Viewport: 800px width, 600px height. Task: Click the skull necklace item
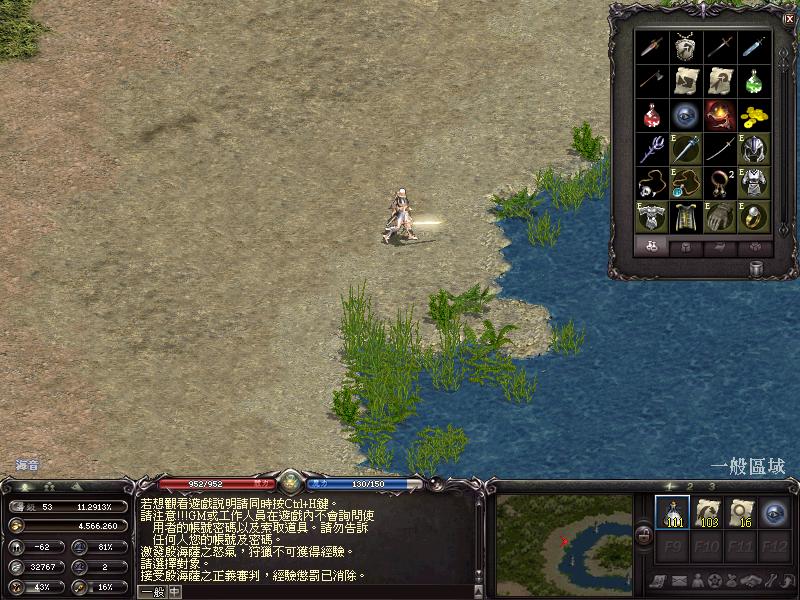(652, 183)
